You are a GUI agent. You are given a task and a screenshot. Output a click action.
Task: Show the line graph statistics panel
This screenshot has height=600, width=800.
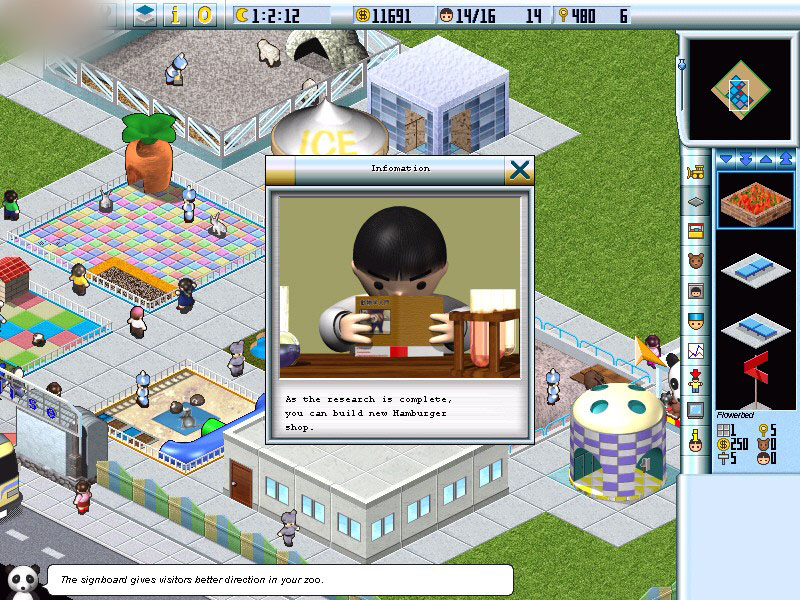point(696,351)
